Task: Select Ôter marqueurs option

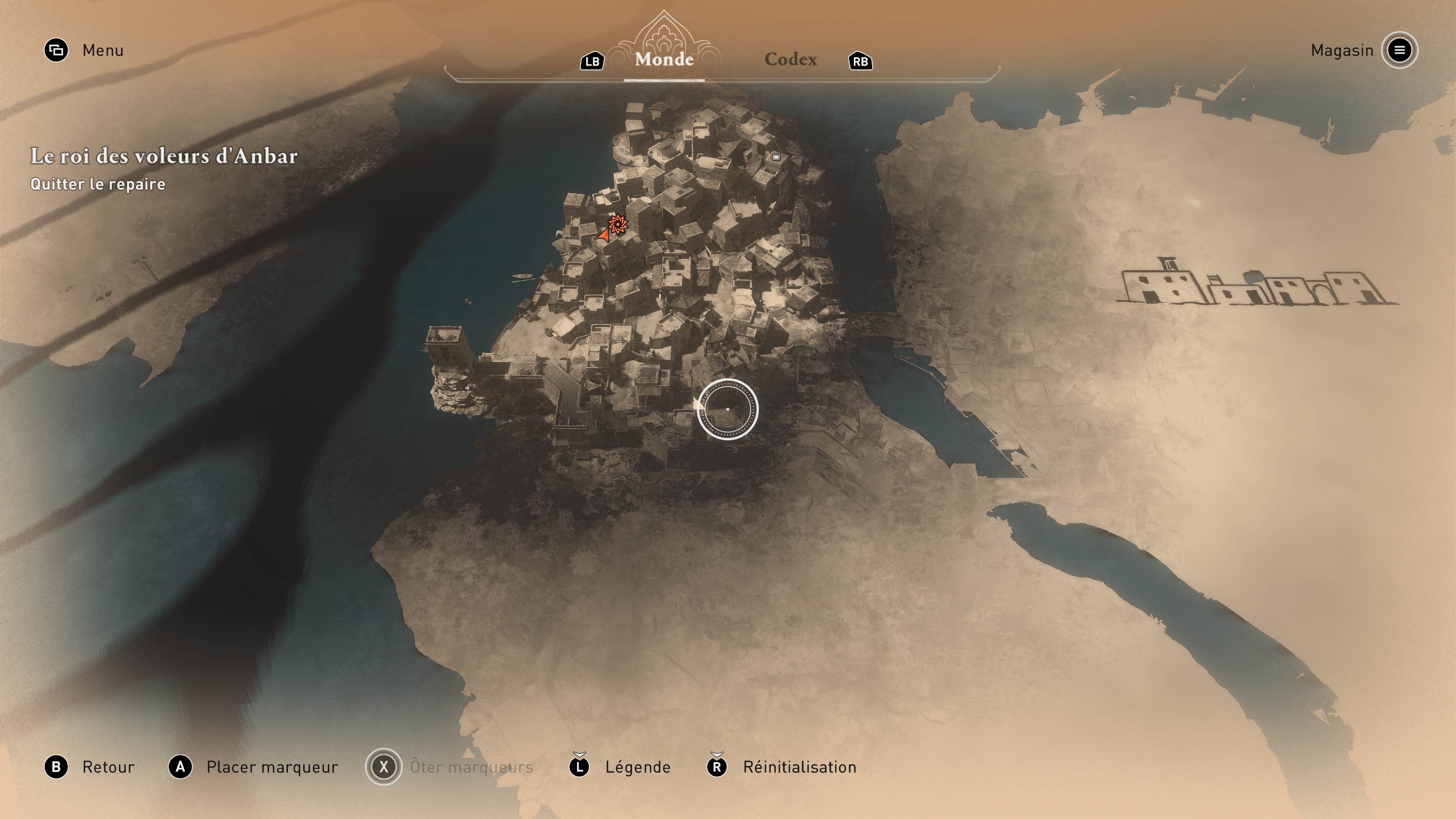Action: (450, 767)
